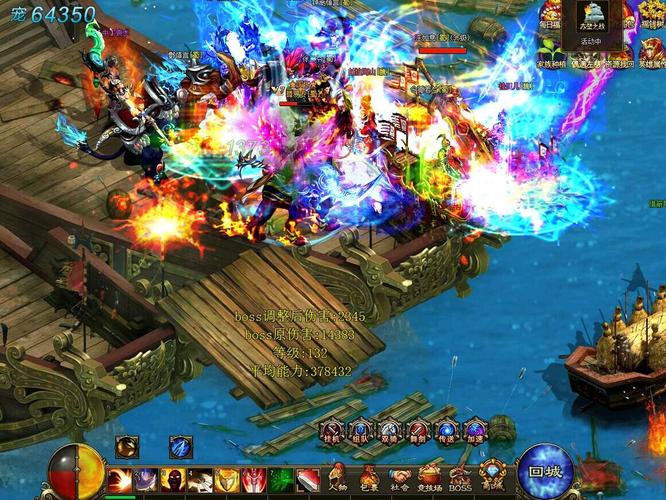Image resolution: width=666 pixels, height=500 pixels.
Task: Activate the blue swirl skill above hotbar
Action: tap(180, 447)
